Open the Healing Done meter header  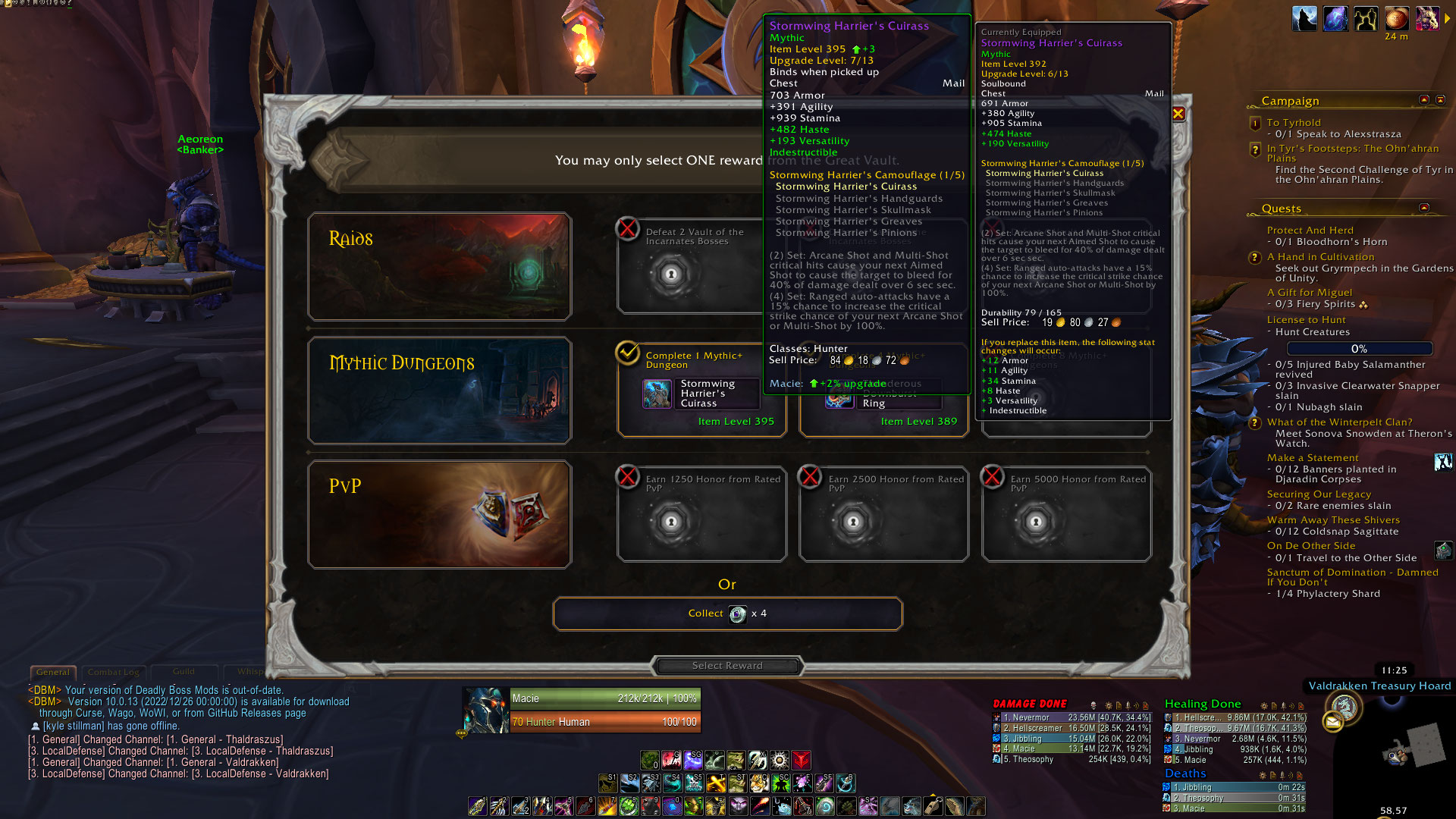coord(1203,704)
